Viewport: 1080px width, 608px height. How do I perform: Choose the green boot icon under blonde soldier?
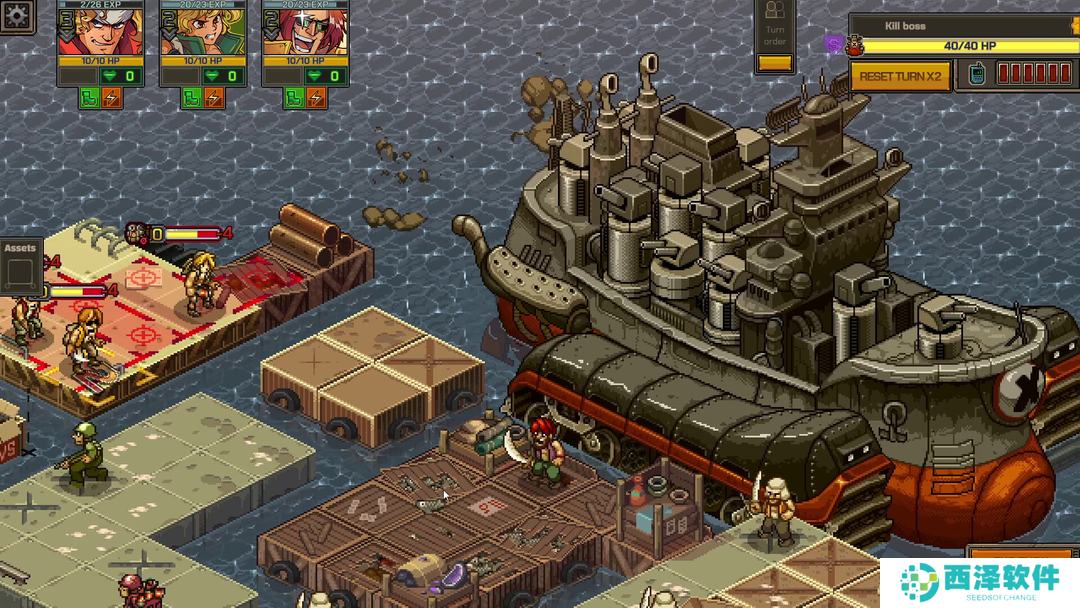191,97
